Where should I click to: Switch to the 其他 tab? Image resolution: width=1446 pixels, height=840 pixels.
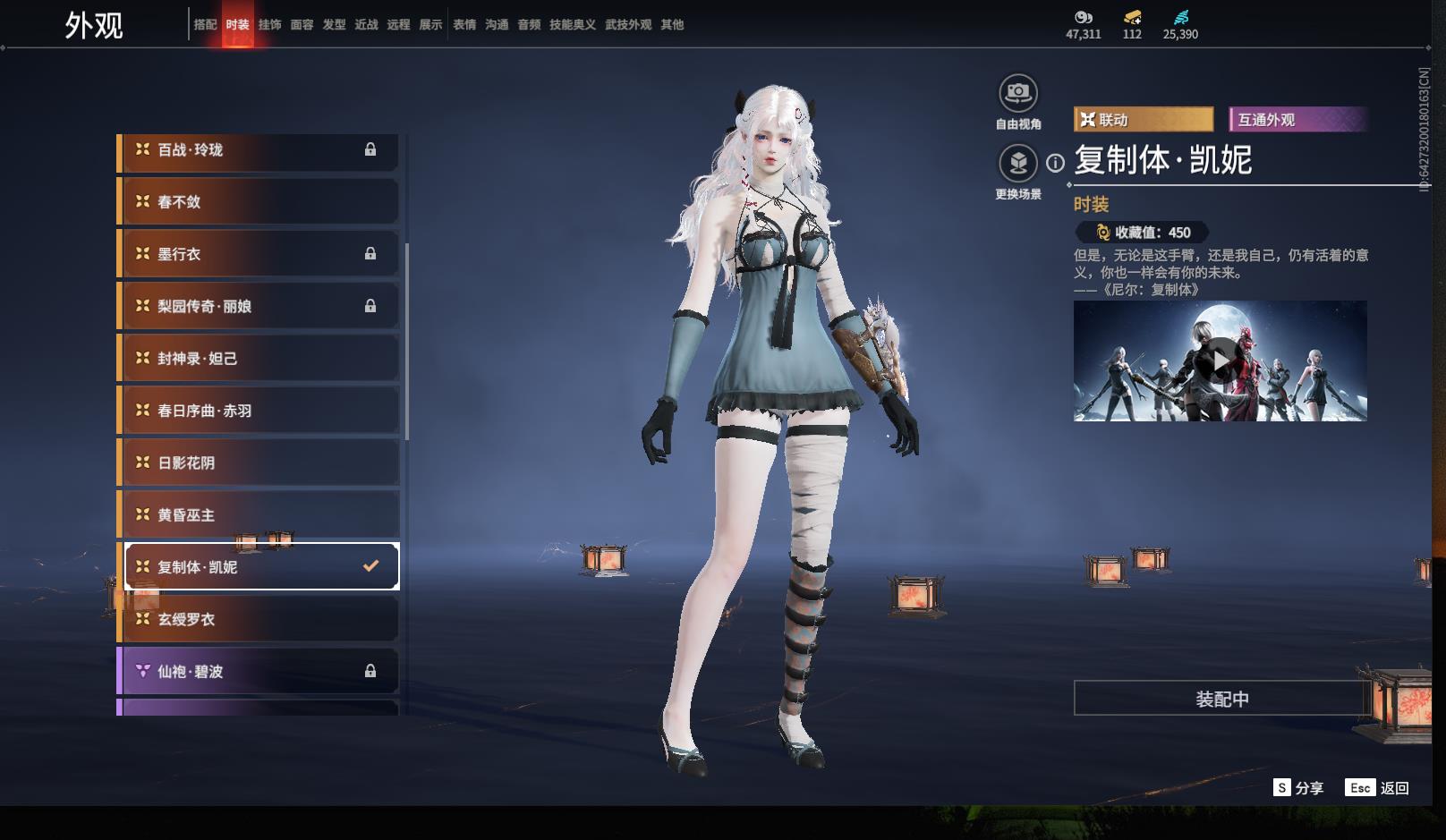point(672,25)
